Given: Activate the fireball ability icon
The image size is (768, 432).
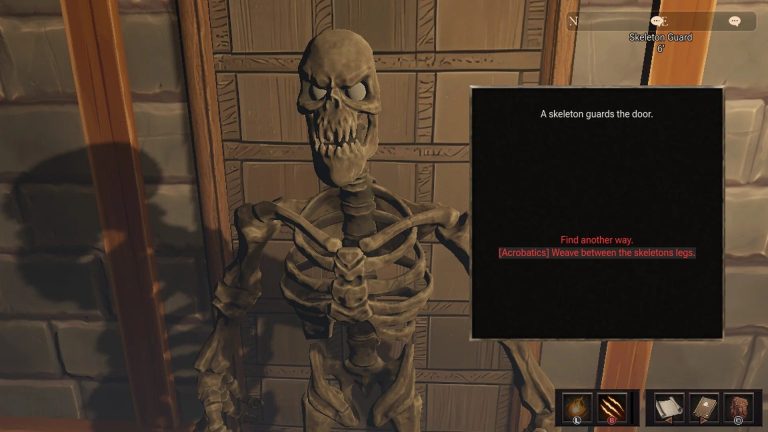Looking at the screenshot, I should [577, 408].
